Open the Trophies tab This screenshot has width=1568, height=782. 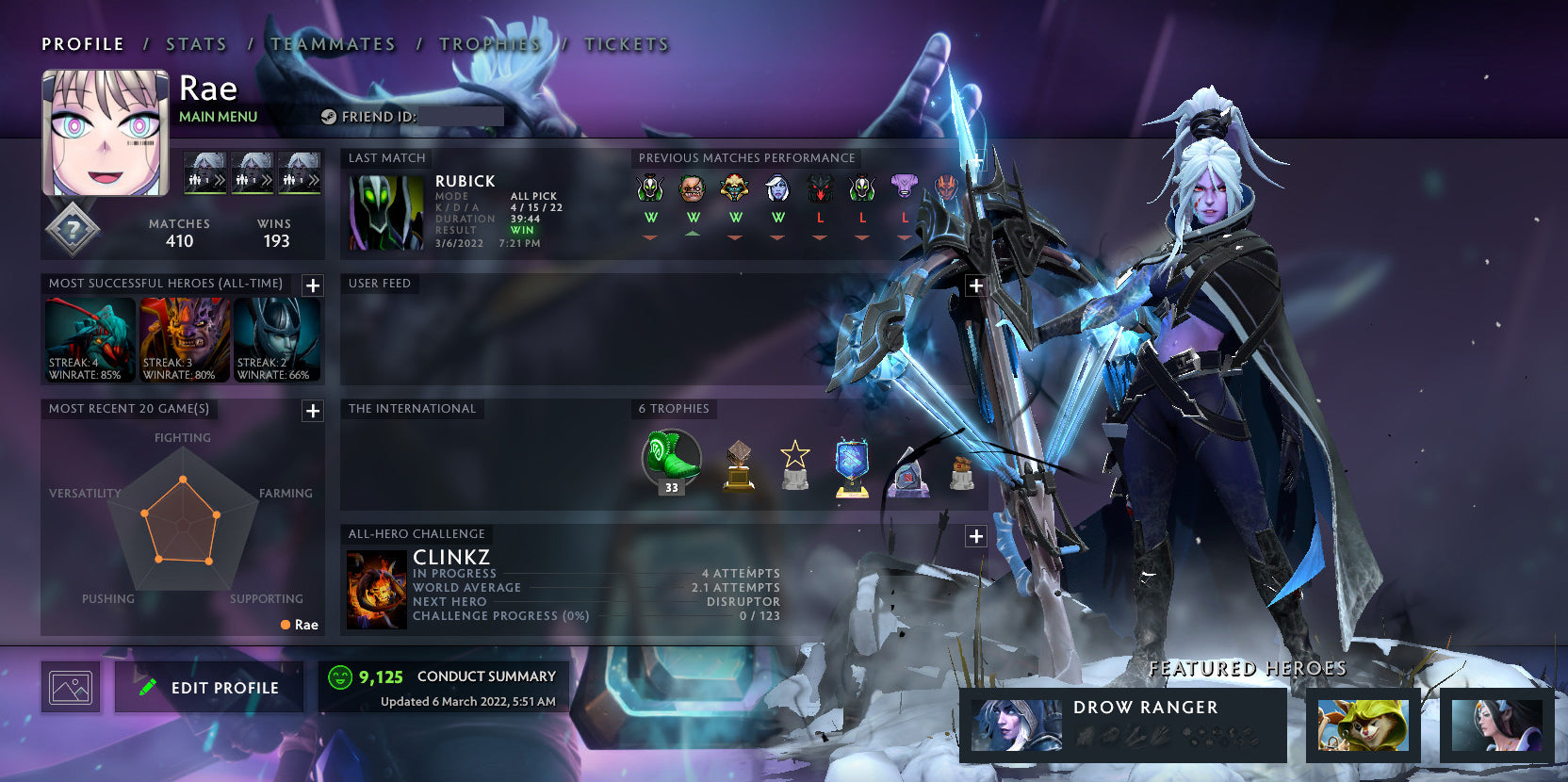(489, 43)
